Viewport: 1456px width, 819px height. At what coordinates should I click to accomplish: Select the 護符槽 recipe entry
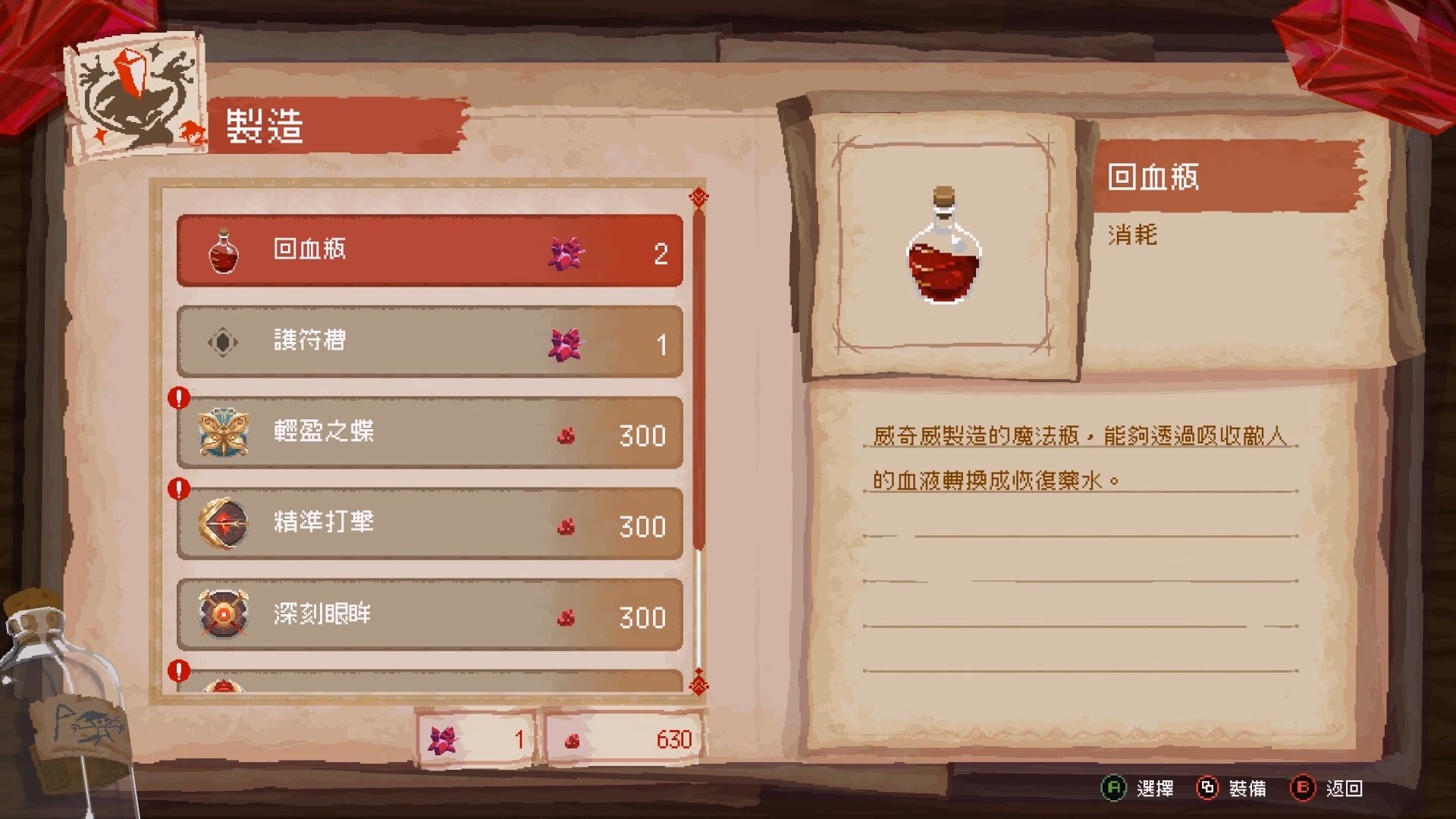coord(428,342)
